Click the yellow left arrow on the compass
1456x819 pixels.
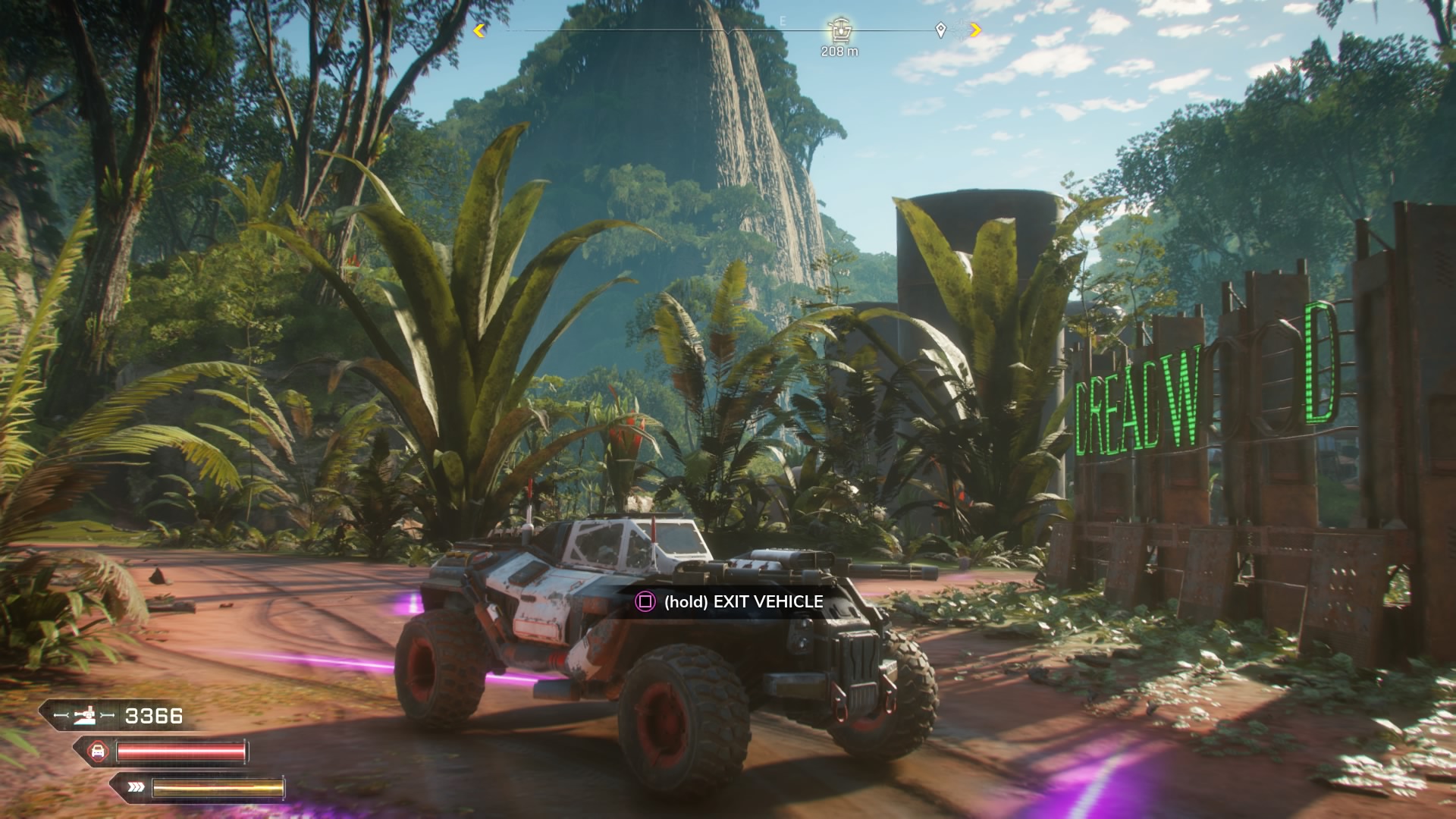coord(479,30)
